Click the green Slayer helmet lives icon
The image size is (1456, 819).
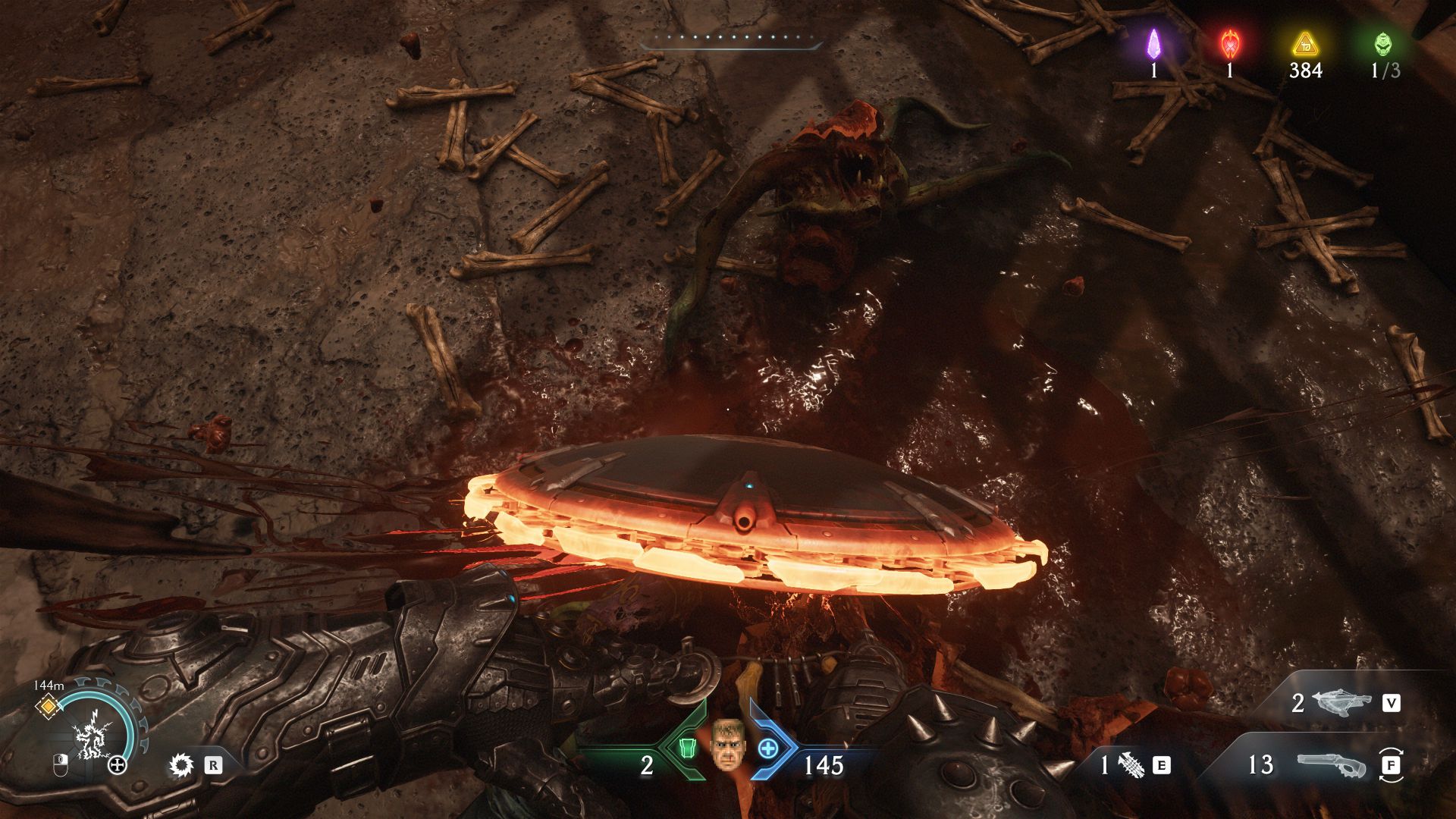[x=1382, y=44]
